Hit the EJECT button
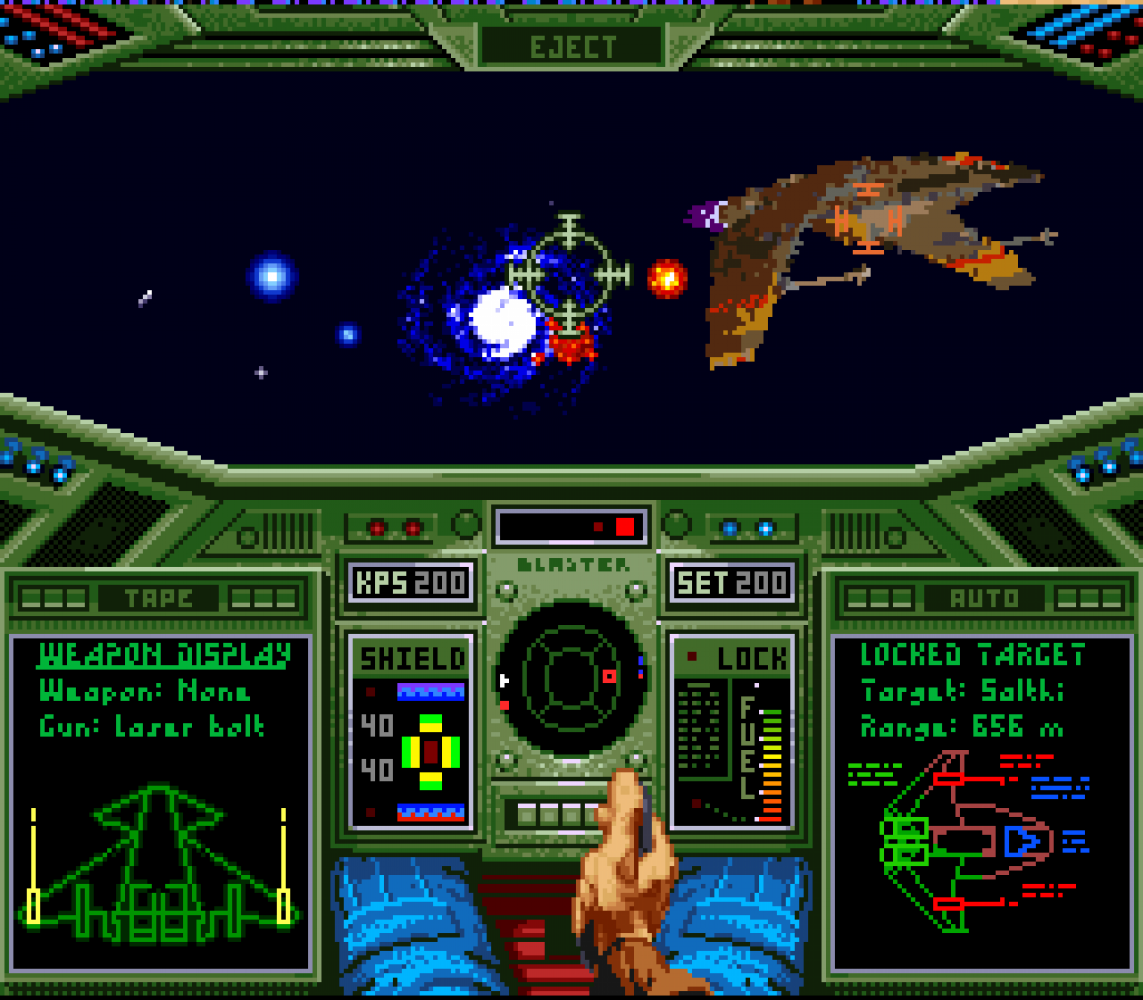The image size is (1143, 1000). point(572,47)
